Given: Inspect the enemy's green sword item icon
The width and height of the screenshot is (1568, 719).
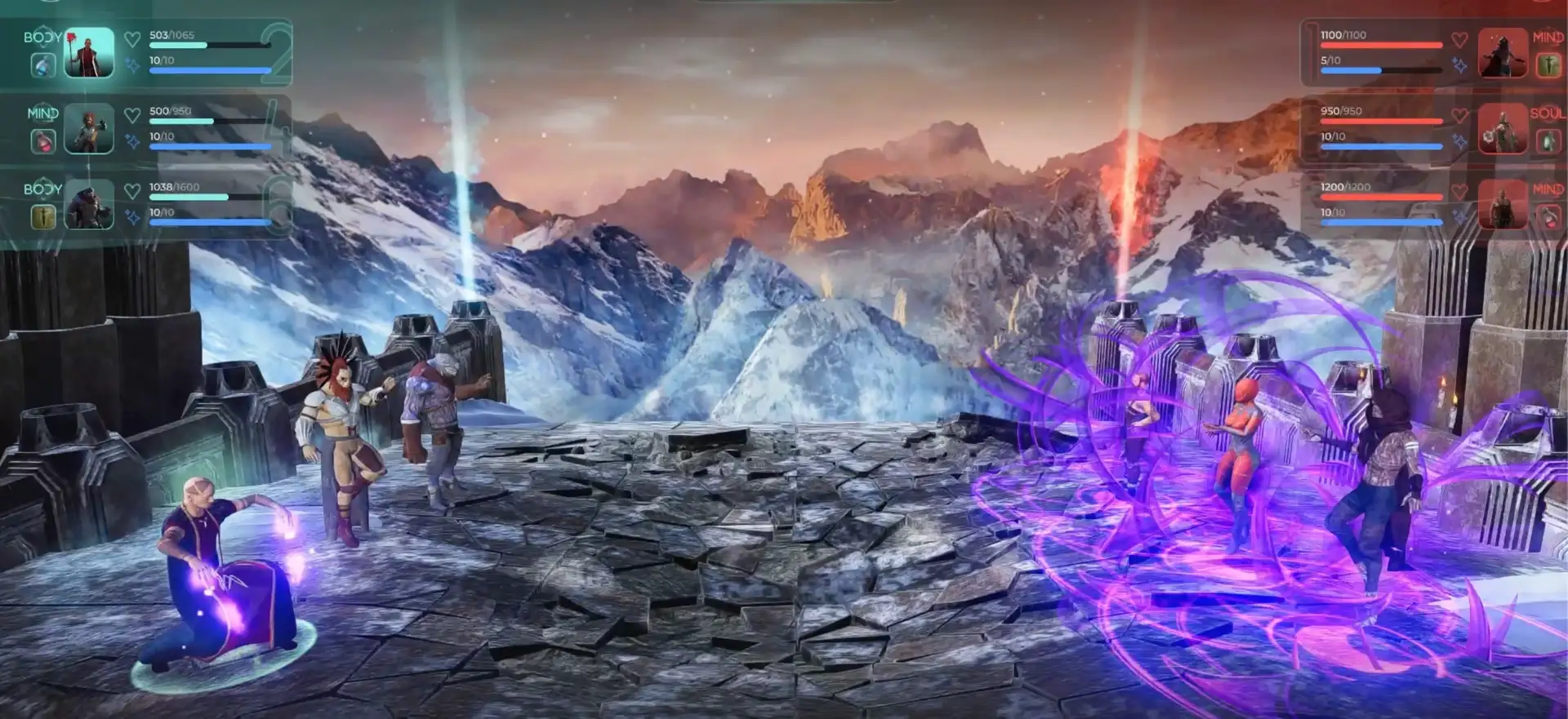Looking at the screenshot, I should tap(1548, 65).
